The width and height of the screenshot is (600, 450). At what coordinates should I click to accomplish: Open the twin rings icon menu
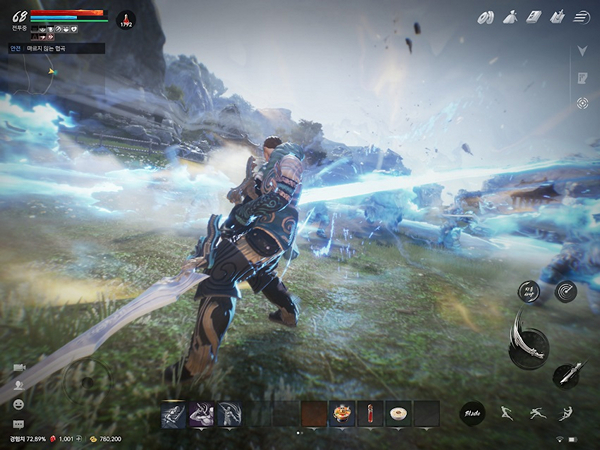coord(487,16)
